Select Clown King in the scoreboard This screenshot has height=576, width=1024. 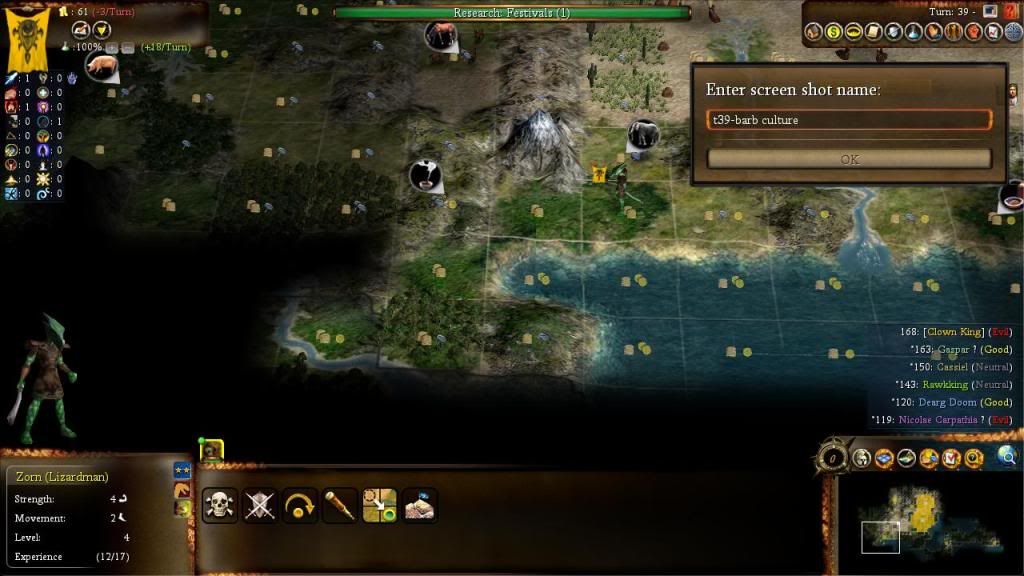coord(953,332)
